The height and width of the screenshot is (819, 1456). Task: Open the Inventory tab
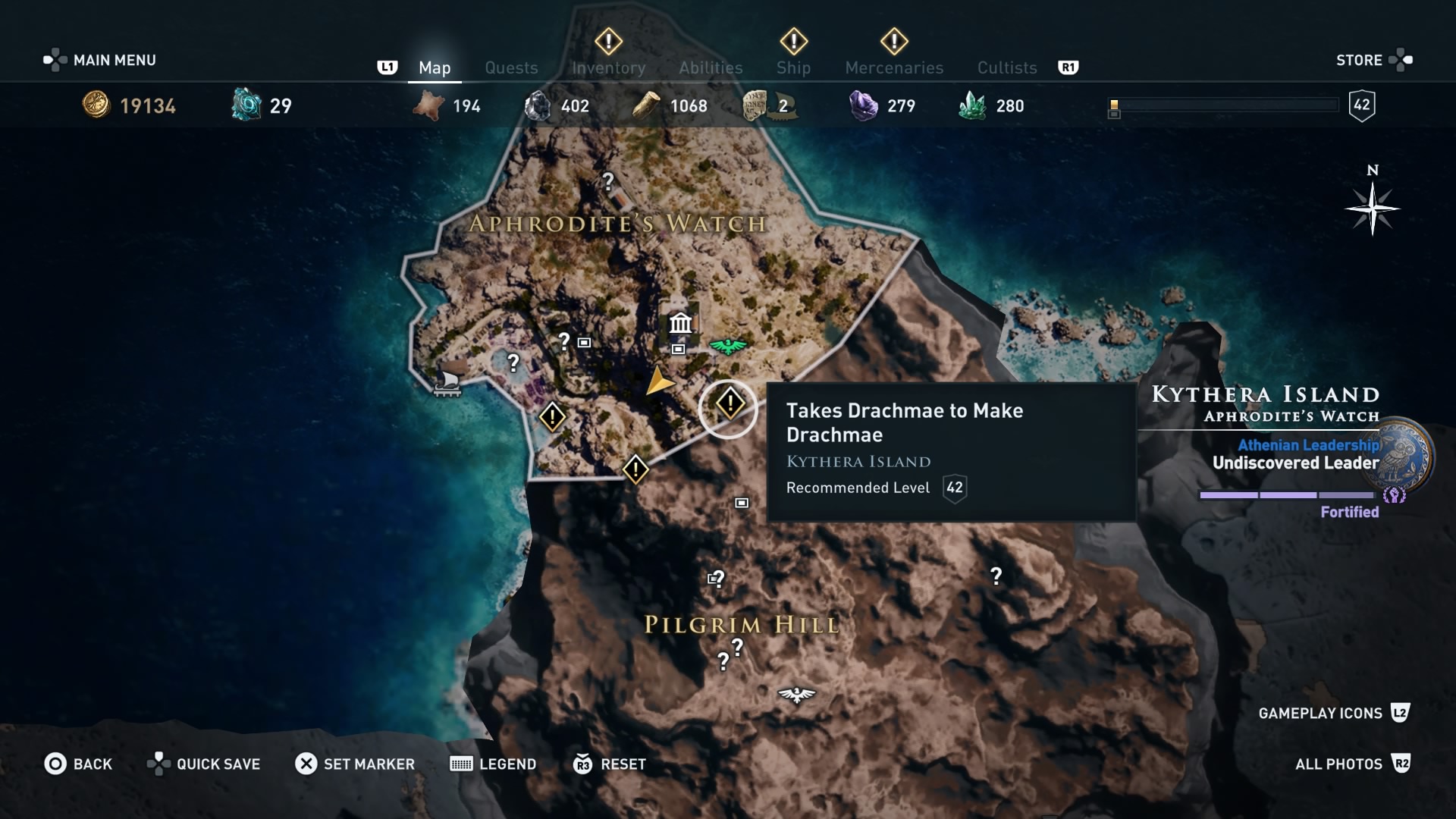[608, 68]
